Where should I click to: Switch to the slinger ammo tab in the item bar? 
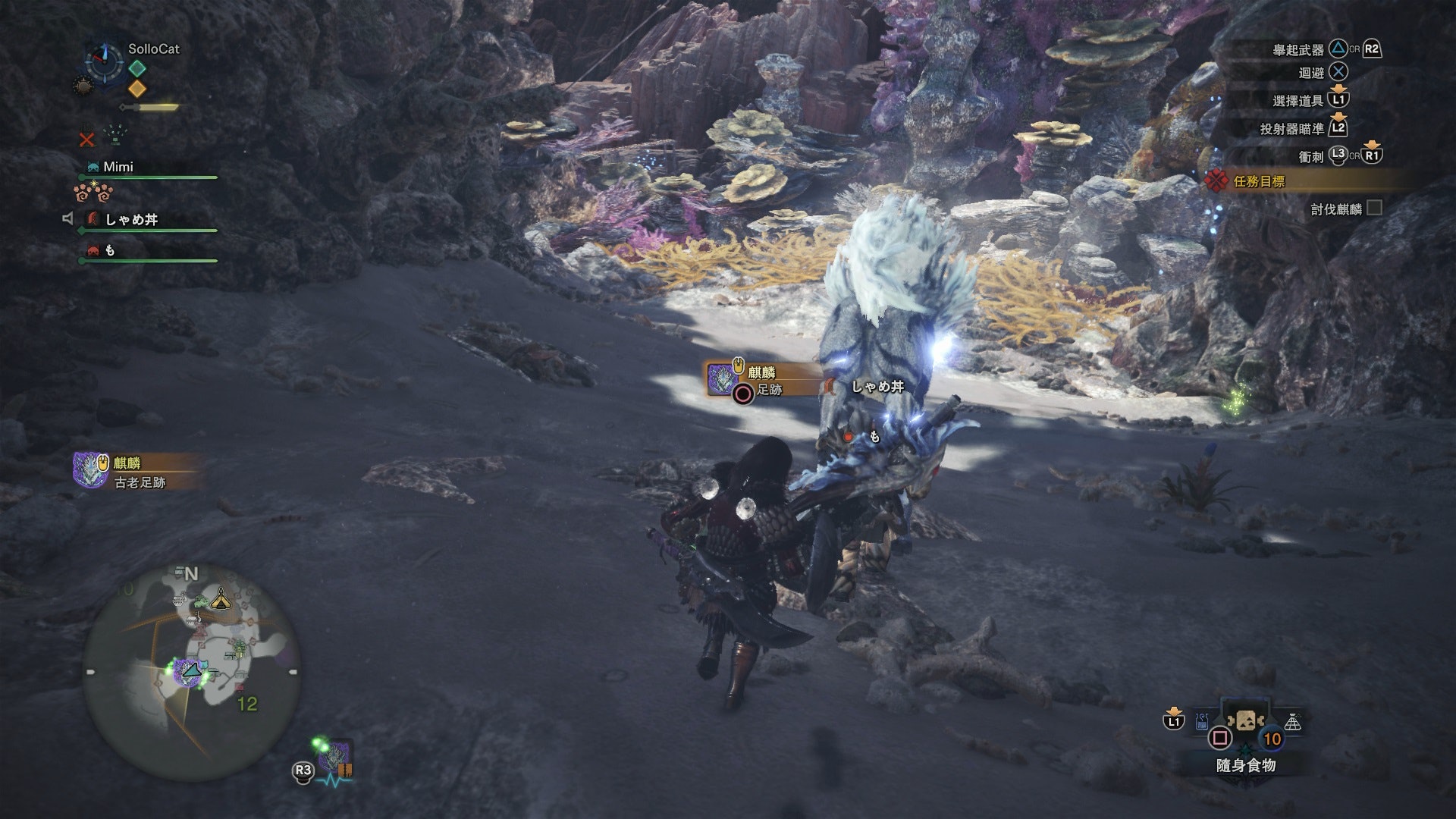1201,720
